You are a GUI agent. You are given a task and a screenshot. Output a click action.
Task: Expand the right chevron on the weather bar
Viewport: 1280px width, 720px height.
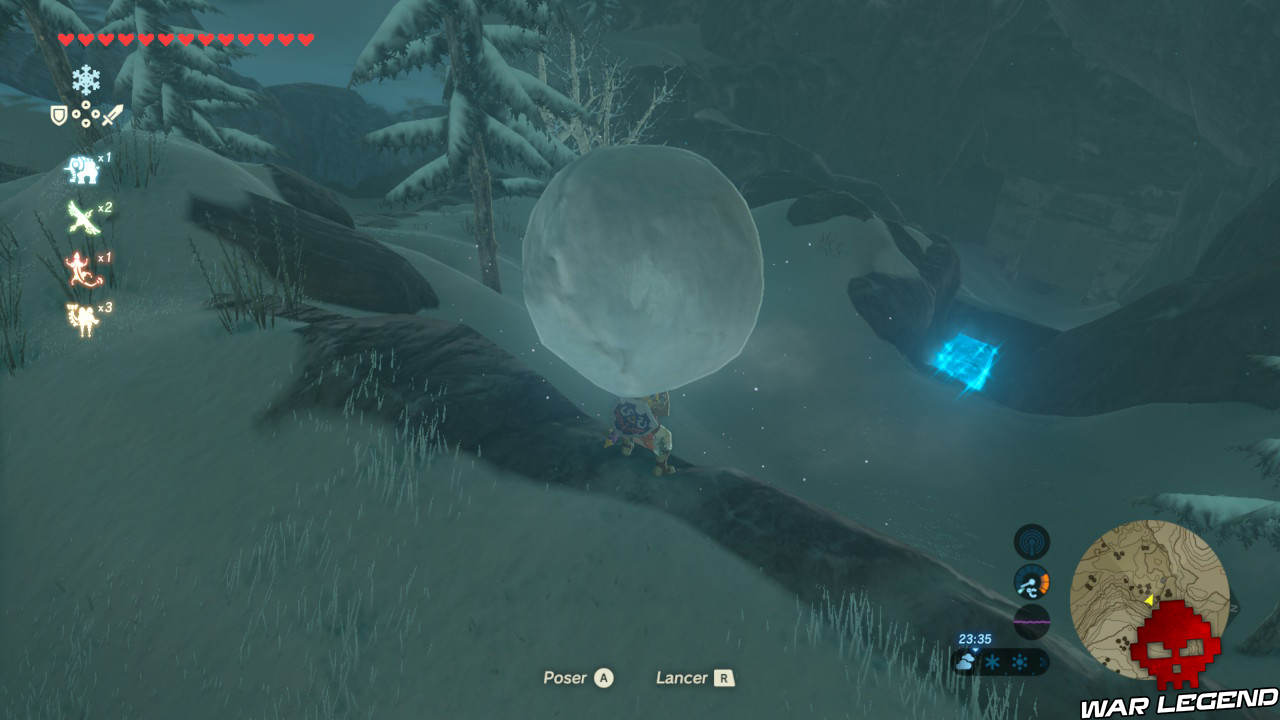[x=1044, y=662]
